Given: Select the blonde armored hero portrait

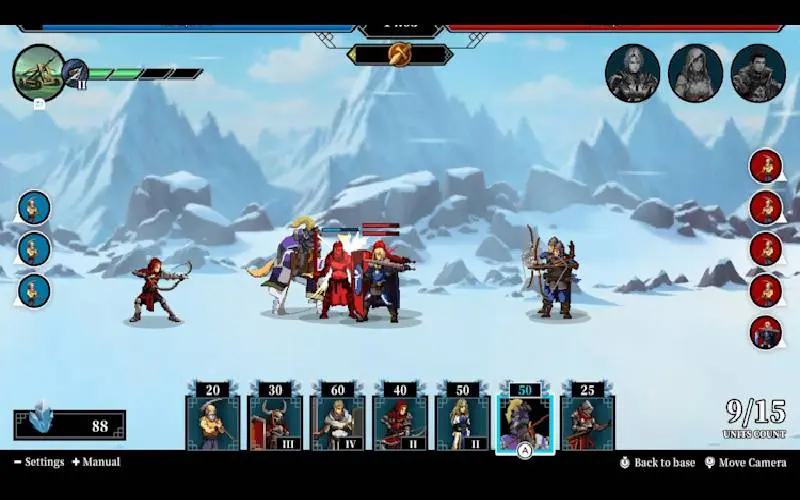Looking at the screenshot, I should (x=632, y=73).
